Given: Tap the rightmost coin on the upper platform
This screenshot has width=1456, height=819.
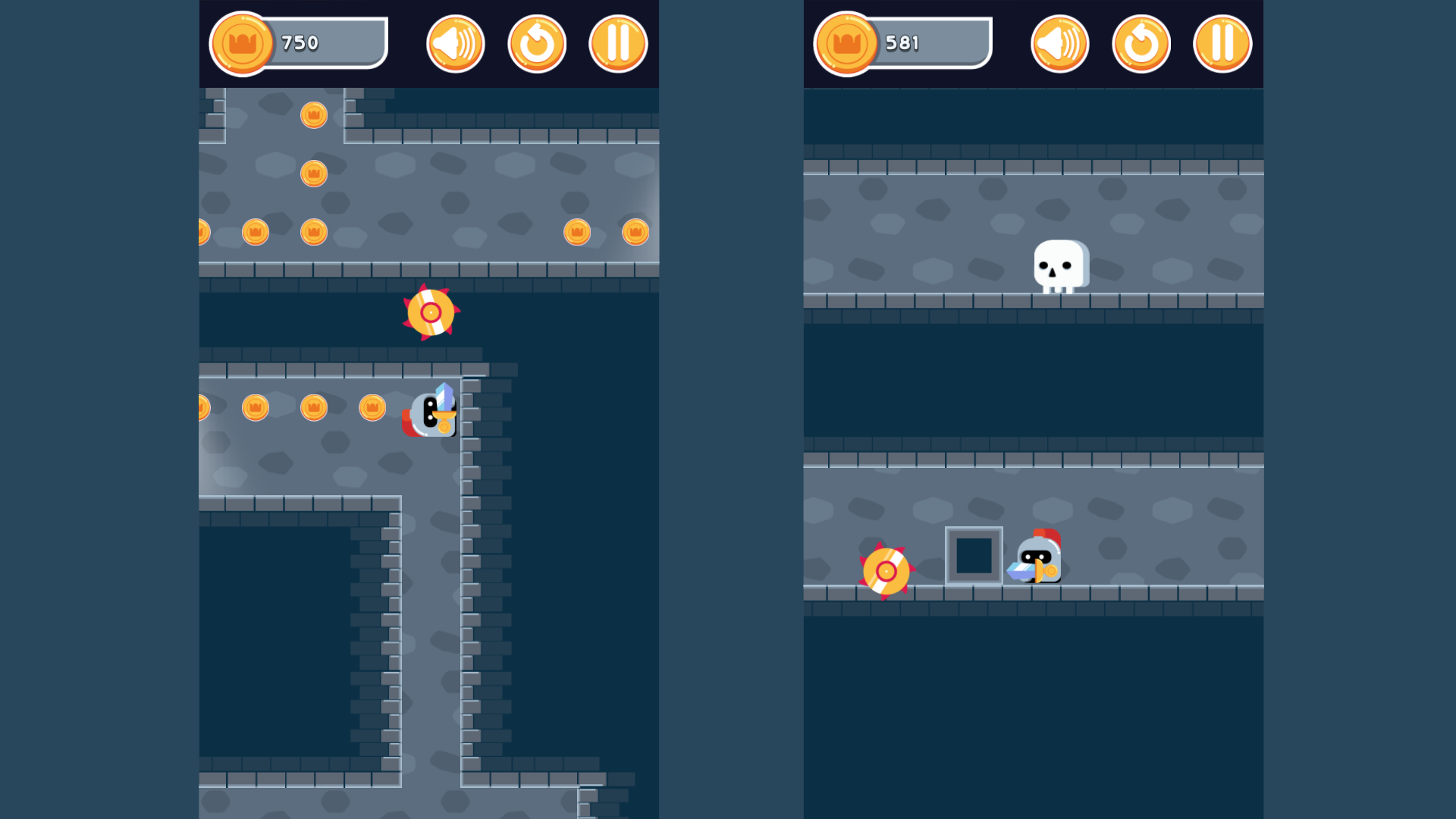Looking at the screenshot, I should coord(634,231).
